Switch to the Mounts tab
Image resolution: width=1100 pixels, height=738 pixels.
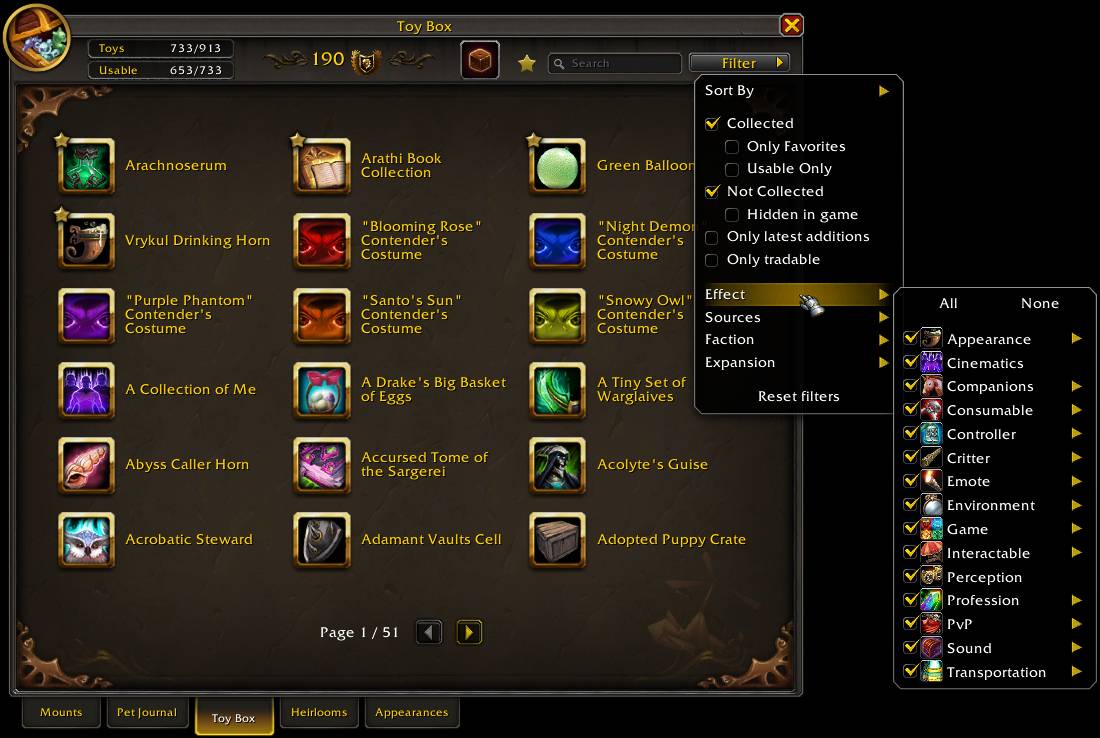pos(61,713)
